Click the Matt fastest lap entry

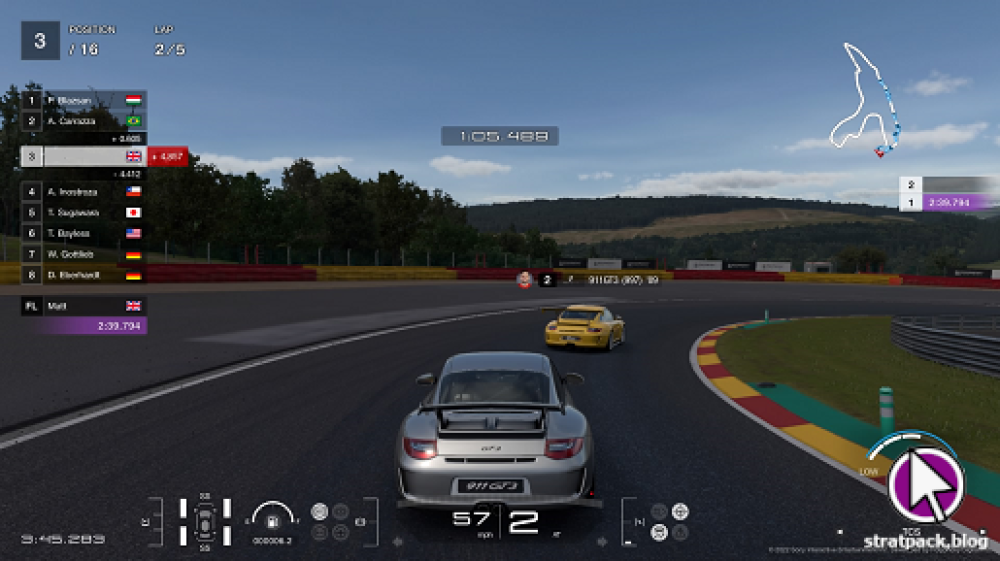[x=84, y=306]
